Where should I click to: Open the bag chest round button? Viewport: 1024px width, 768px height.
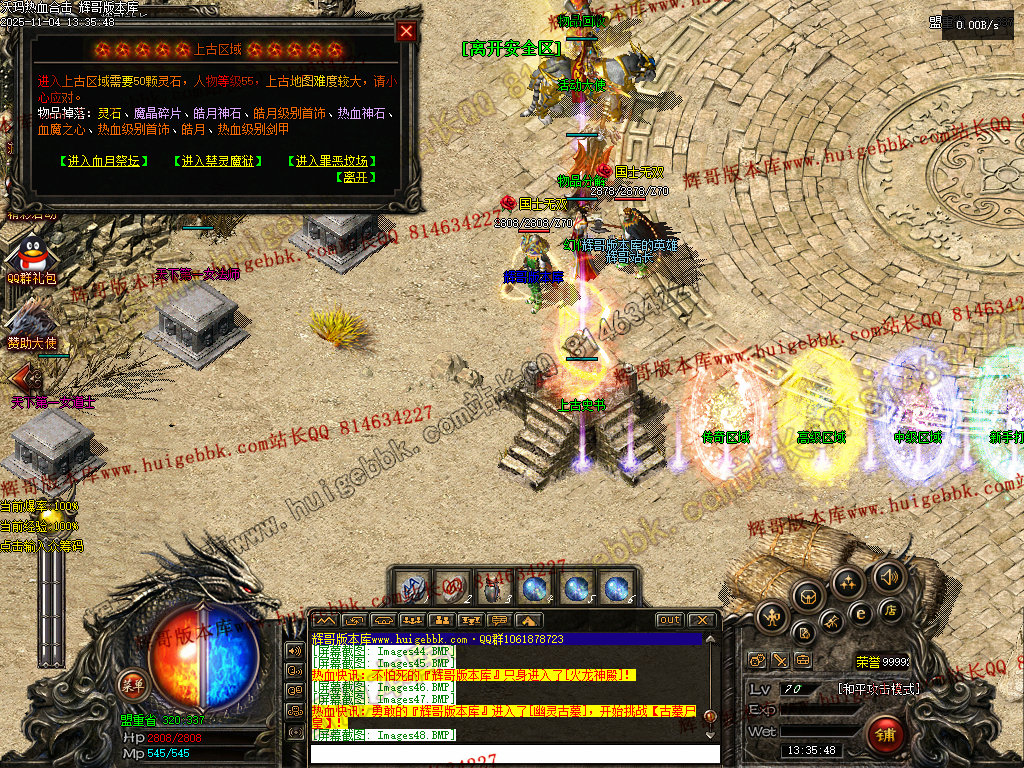coord(808,596)
